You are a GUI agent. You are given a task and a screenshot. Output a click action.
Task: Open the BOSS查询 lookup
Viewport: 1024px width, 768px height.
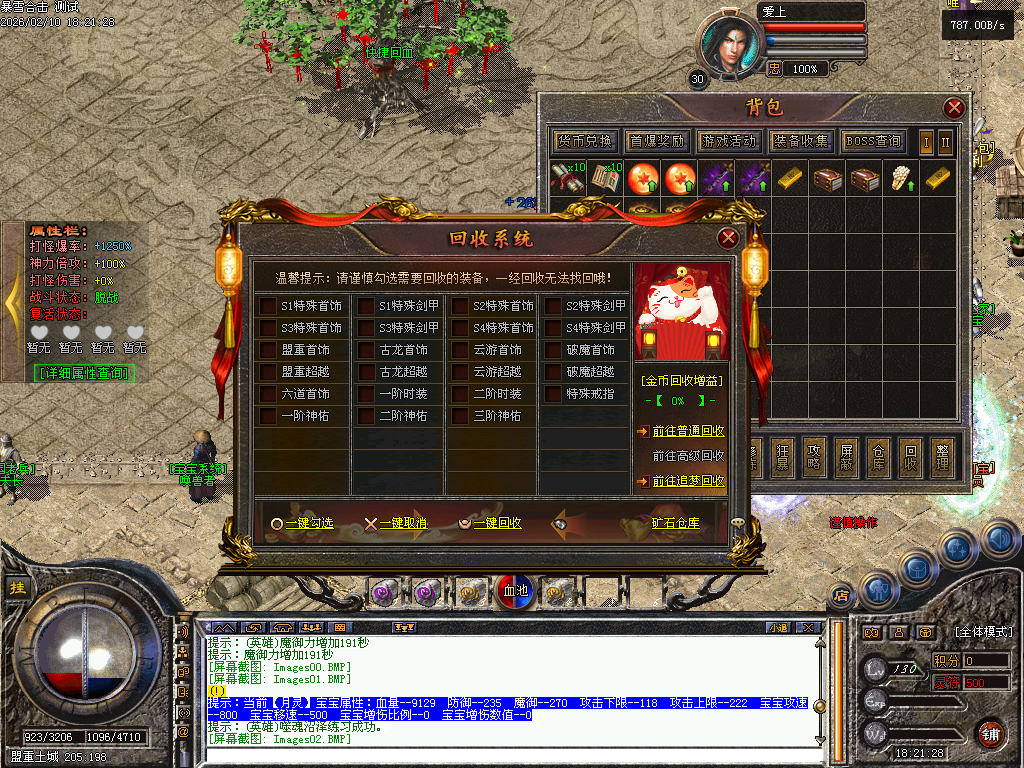(x=873, y=141)
